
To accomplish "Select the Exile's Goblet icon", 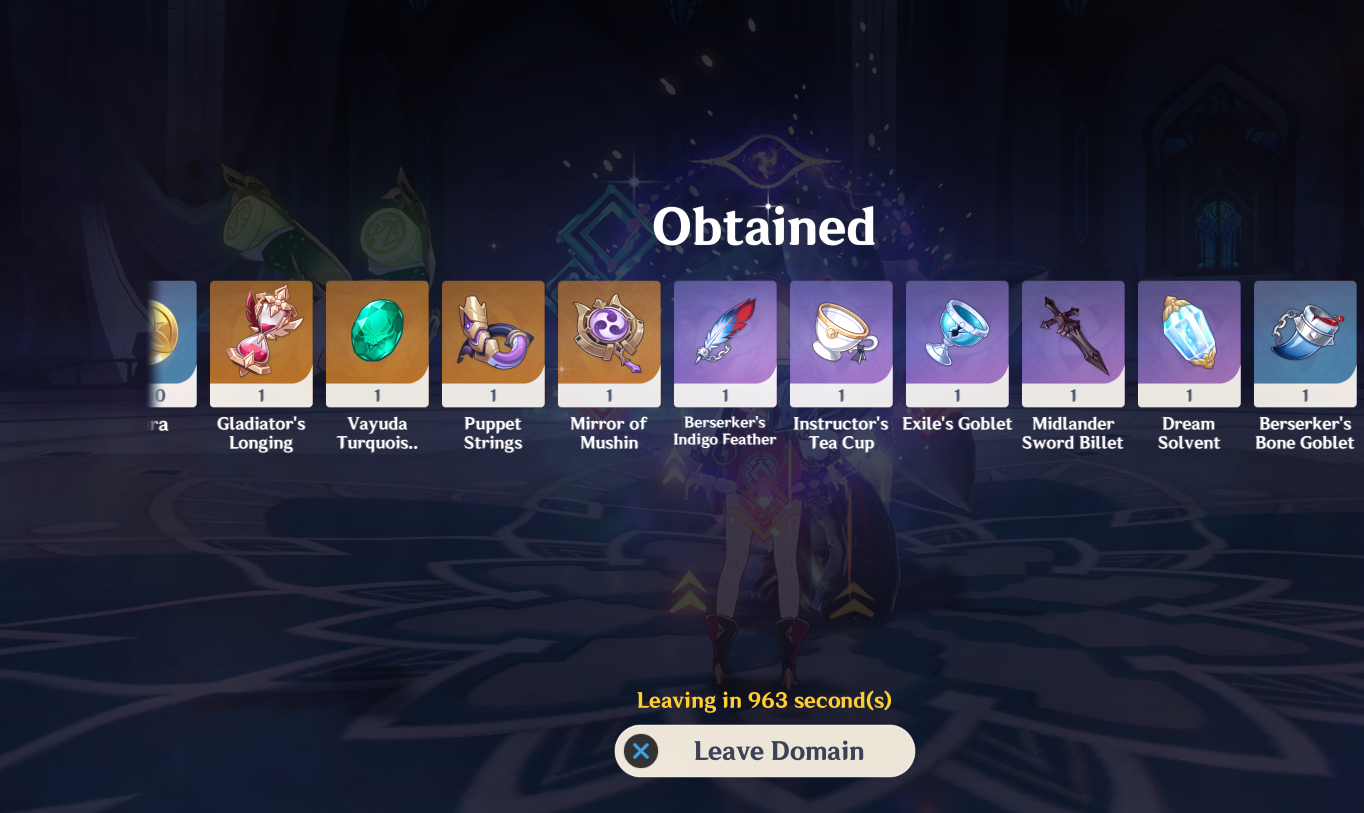I will tap(956, 342).
